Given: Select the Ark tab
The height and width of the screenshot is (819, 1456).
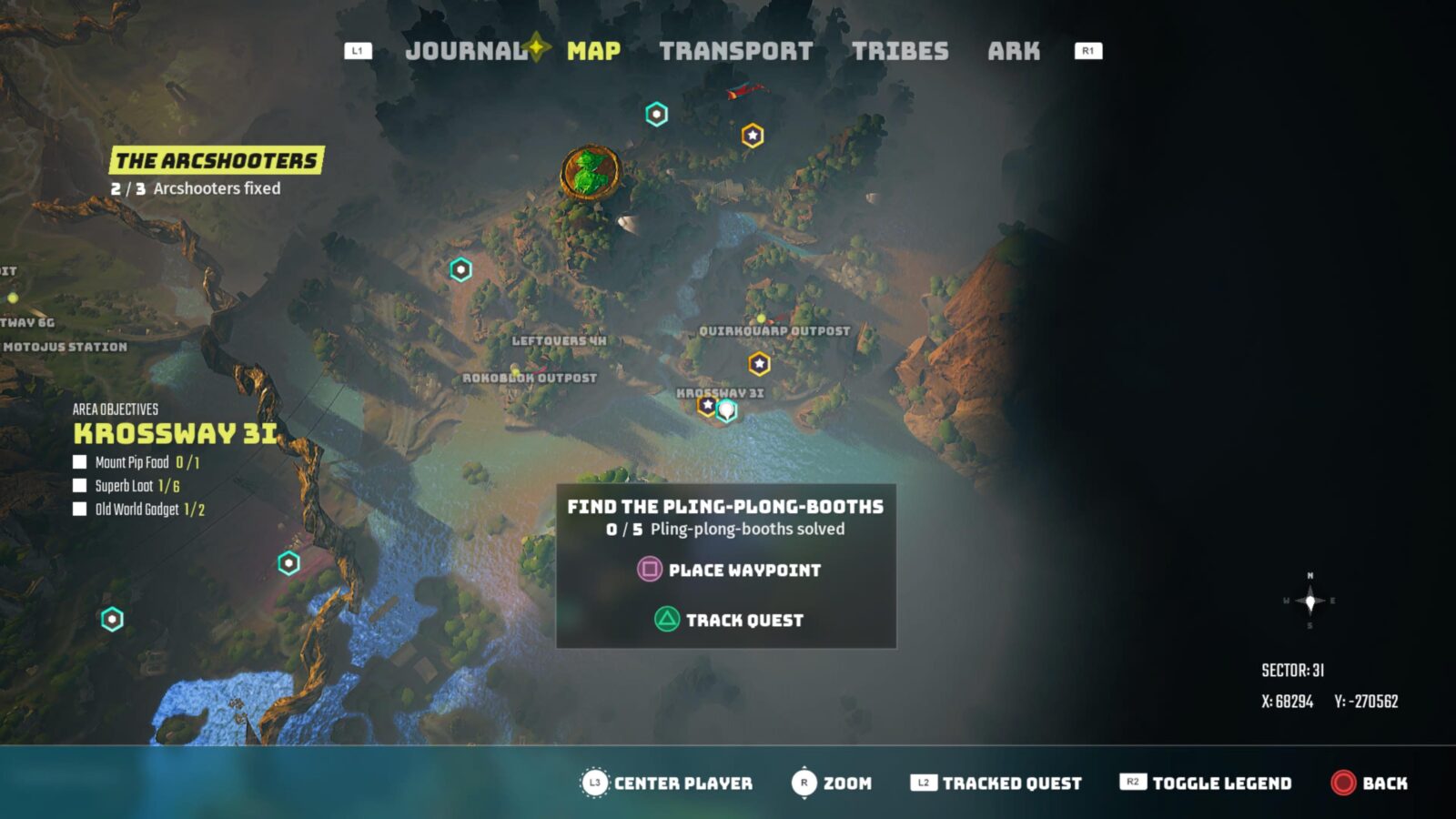Looking at the screenshot, I should pyautogui.click(x=1014, y=51).
